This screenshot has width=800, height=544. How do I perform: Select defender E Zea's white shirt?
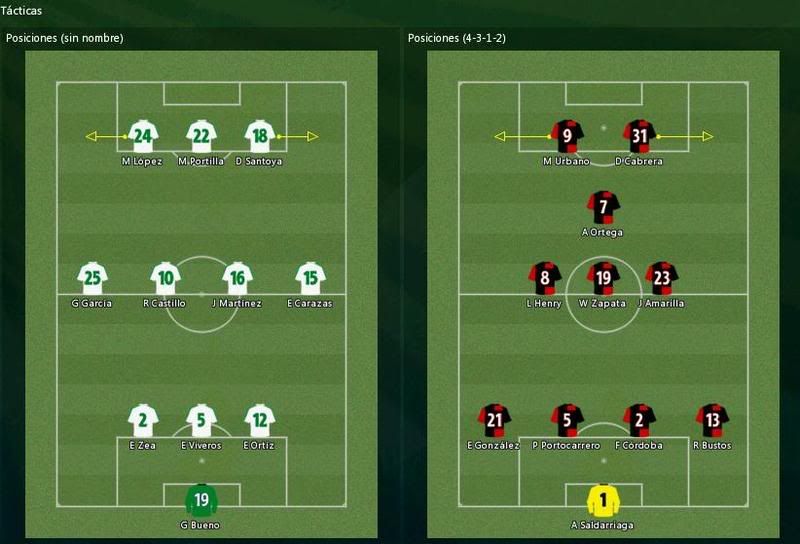(143, 420)
